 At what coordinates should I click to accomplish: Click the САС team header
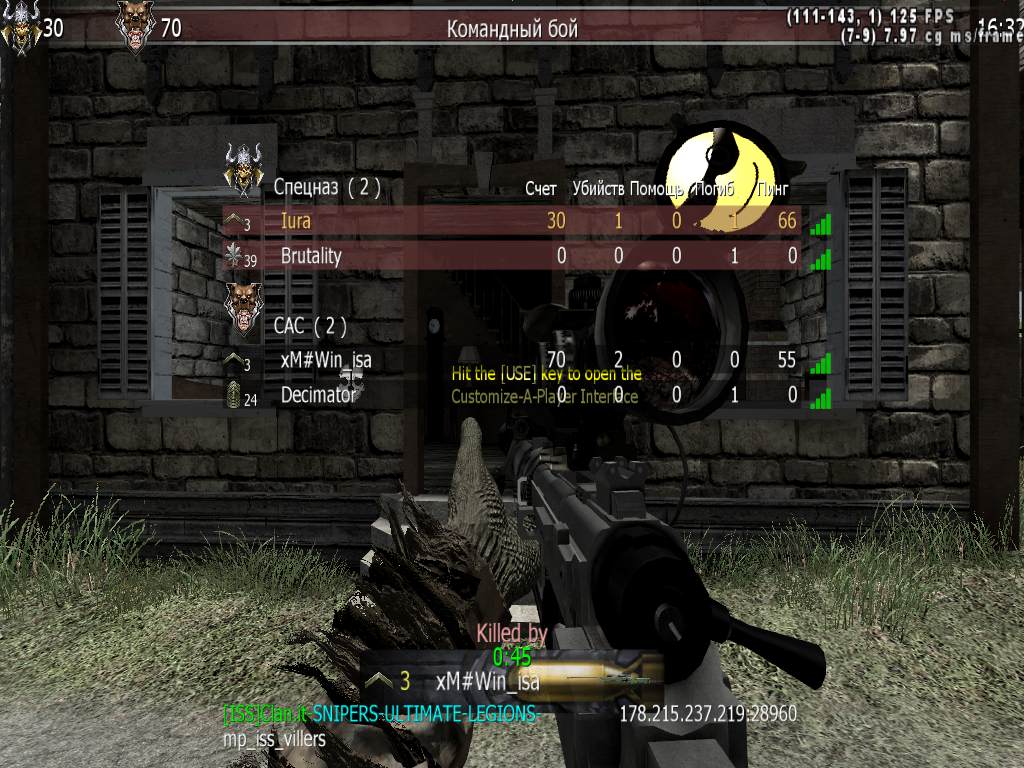coord(310,325)
